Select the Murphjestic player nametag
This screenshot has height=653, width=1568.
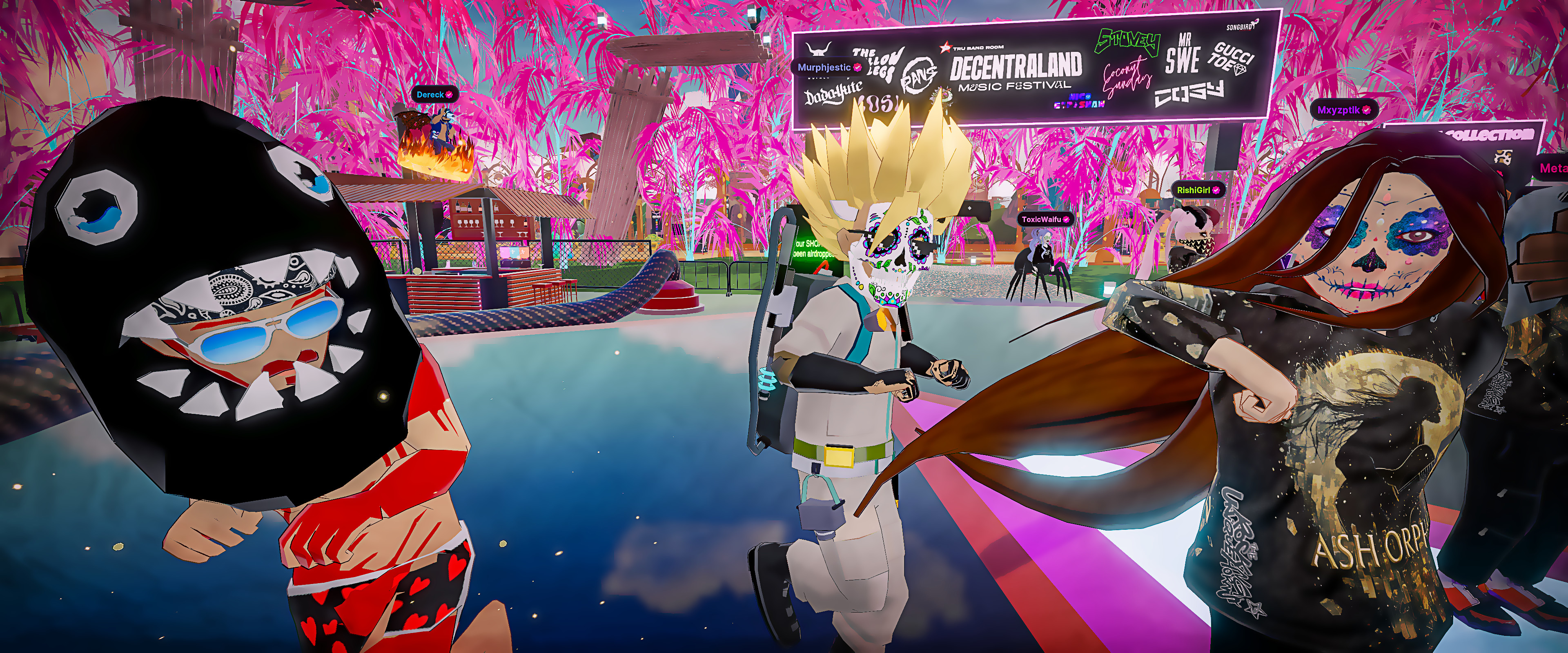click(x=829, y=68)
